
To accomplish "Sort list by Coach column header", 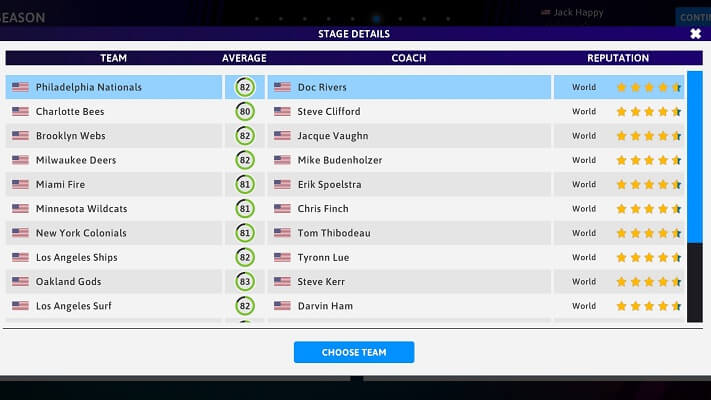I will pos(408,58).
